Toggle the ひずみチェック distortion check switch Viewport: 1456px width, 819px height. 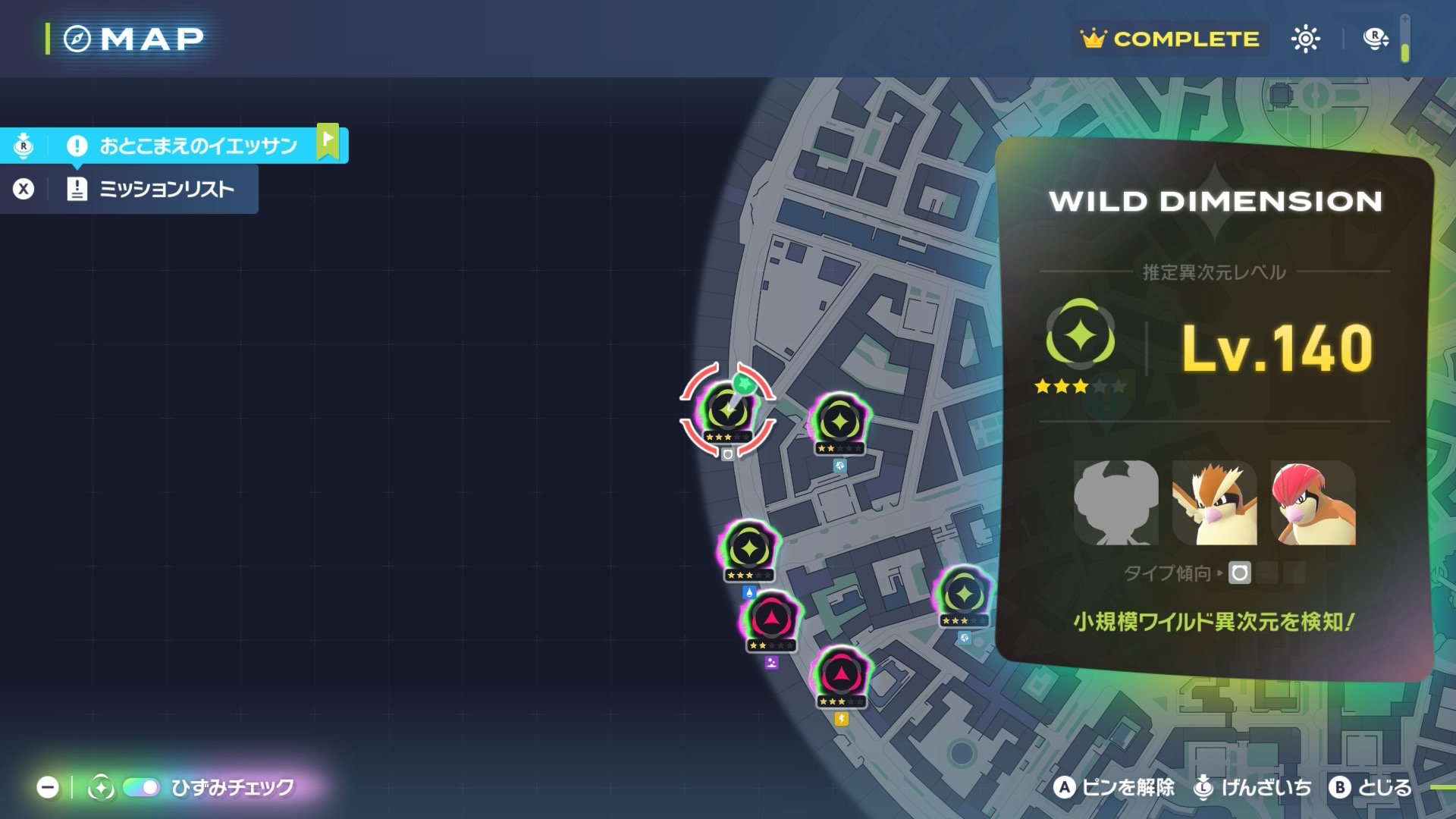pos(141,788)
